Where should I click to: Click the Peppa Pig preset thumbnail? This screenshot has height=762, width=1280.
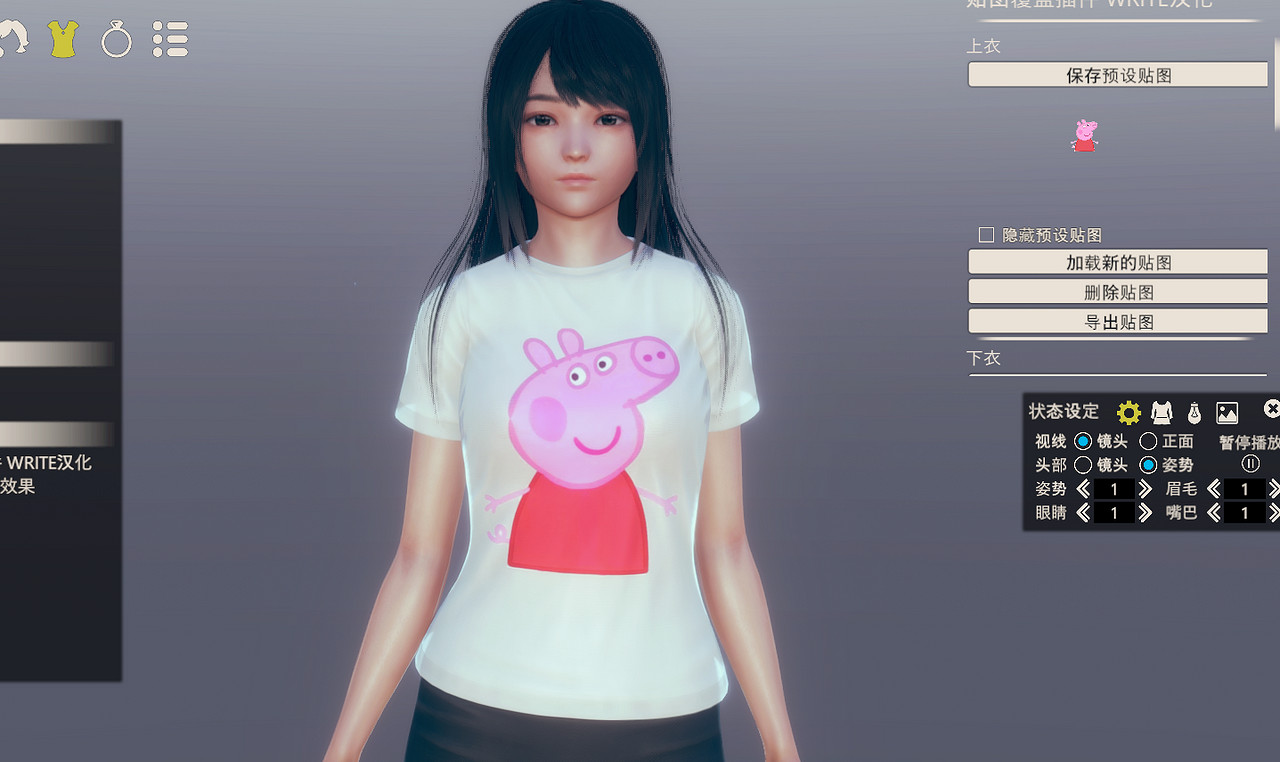(1086, 137)
